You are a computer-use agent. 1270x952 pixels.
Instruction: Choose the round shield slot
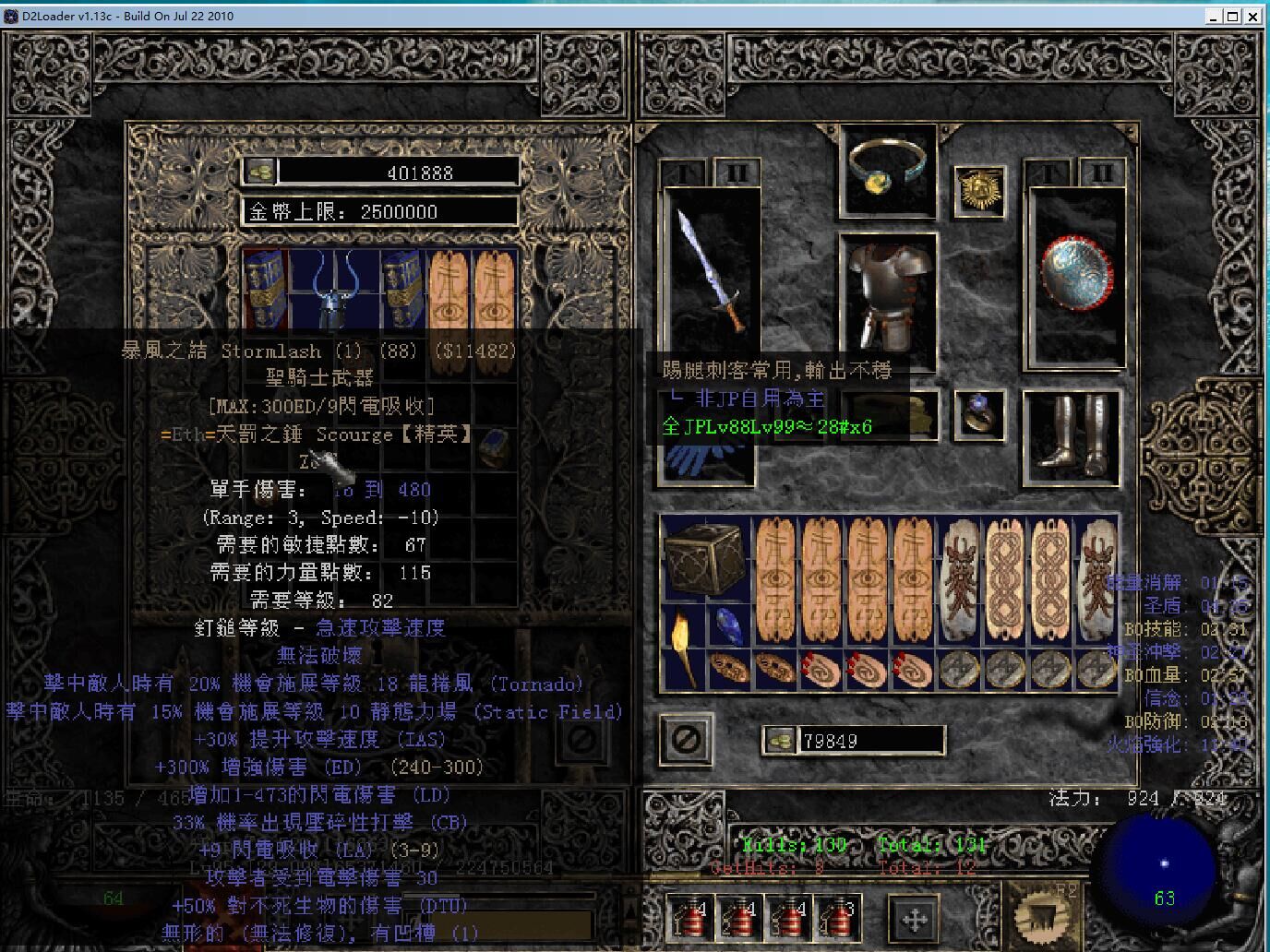tap(1076, 275)
